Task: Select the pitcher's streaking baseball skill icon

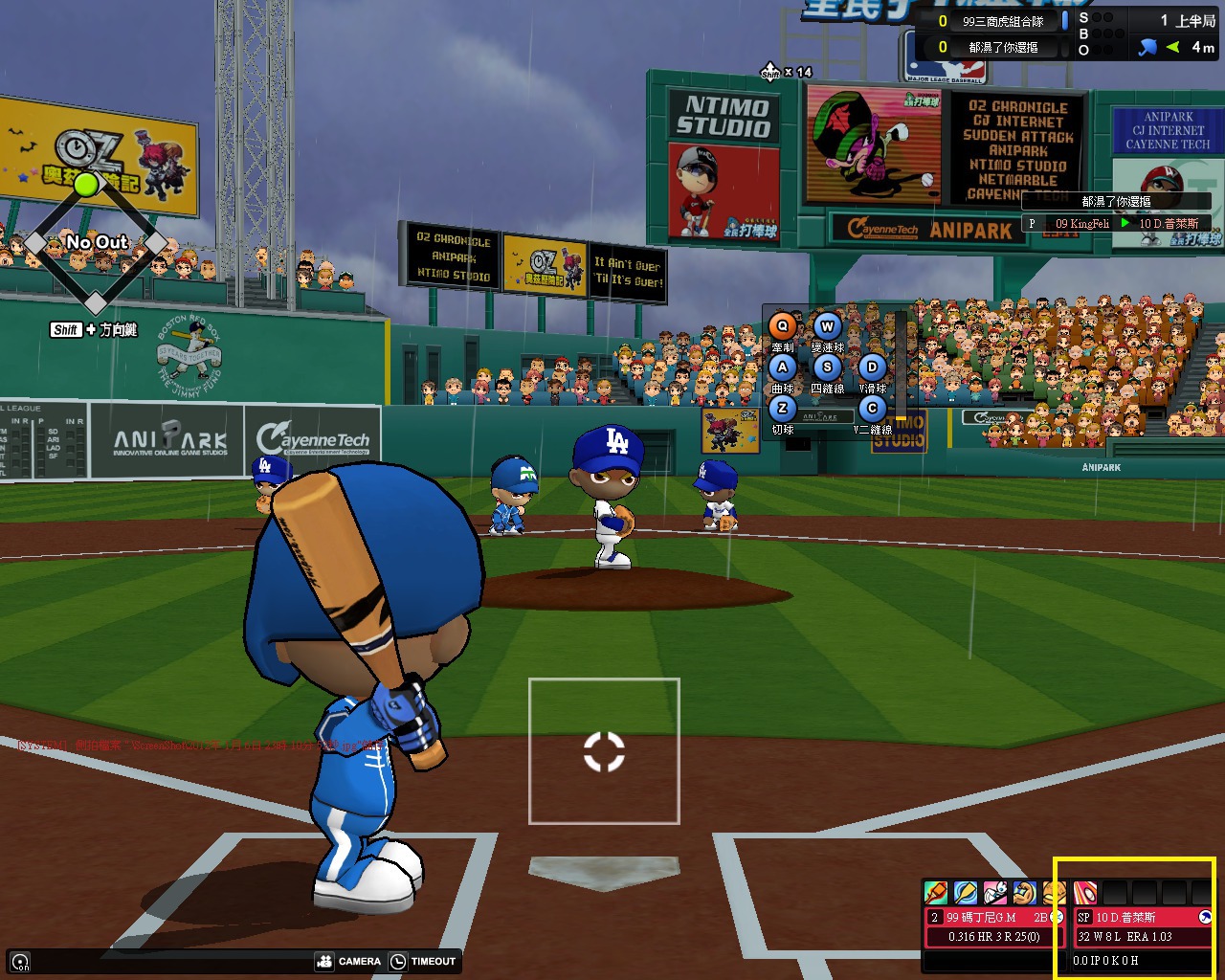Action: tap(1085, 893)
